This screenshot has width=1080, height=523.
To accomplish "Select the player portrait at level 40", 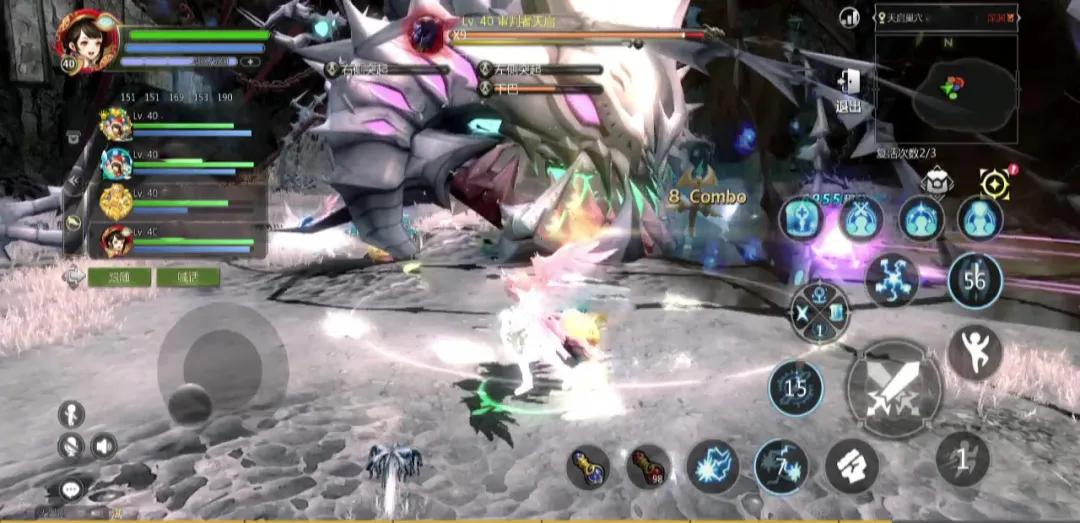I will click(x=87, y=40).
